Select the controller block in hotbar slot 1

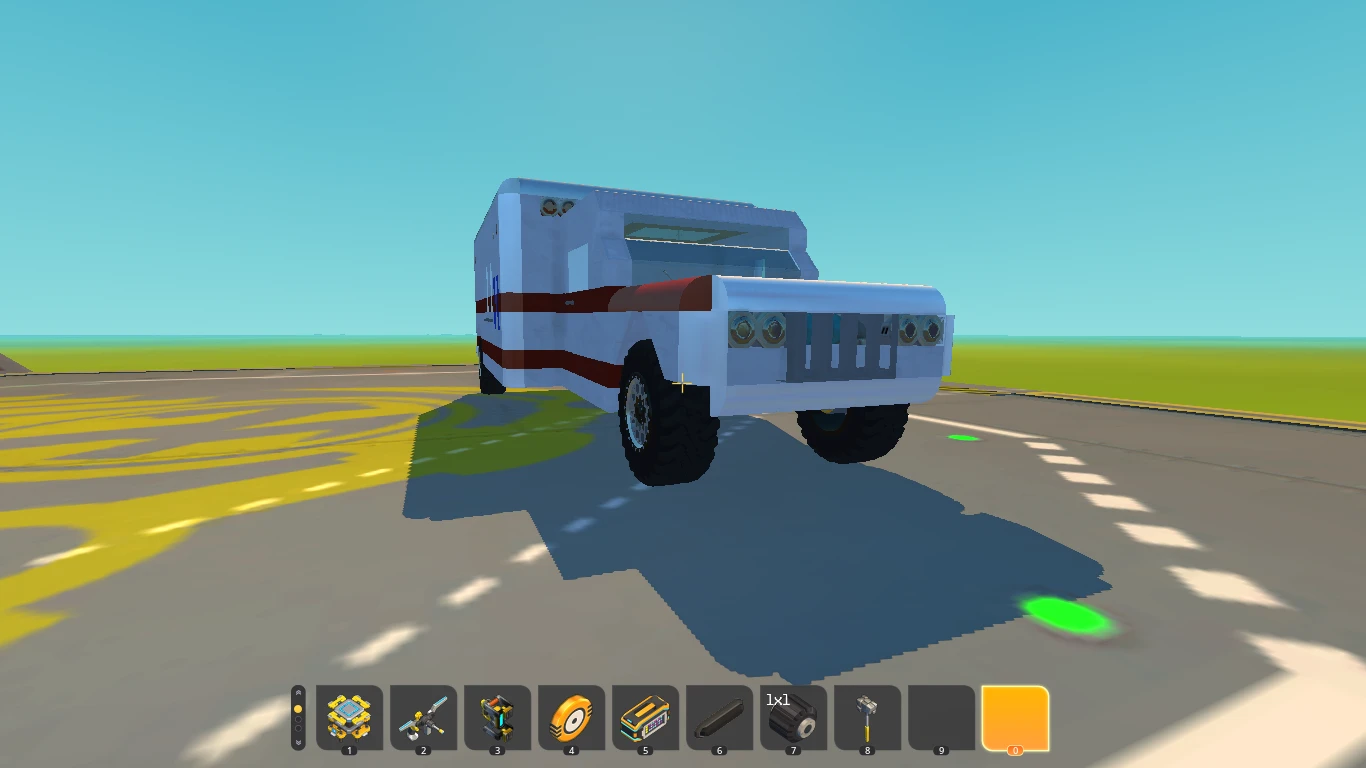[x=347, y=718]
